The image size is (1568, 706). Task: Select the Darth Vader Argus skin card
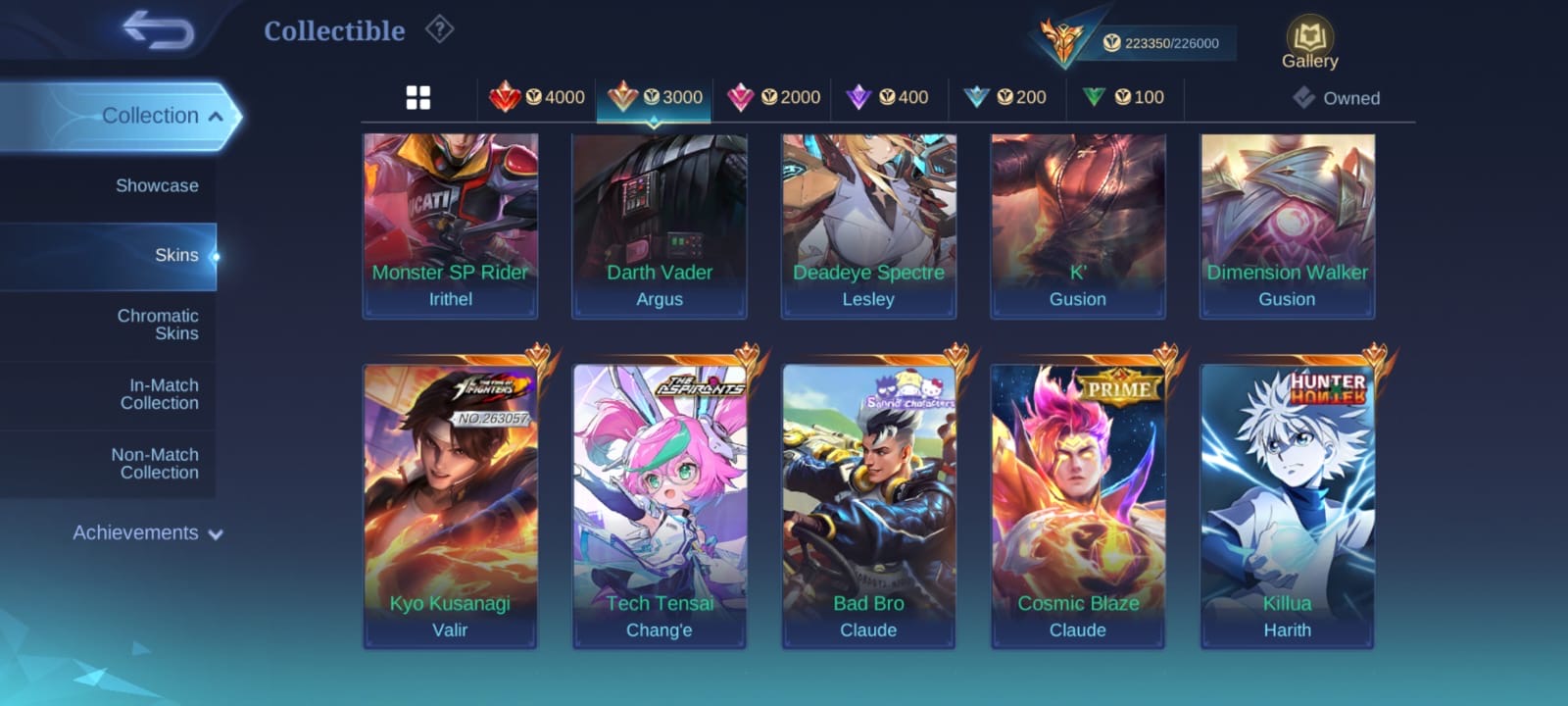click(x=660, y=226)
